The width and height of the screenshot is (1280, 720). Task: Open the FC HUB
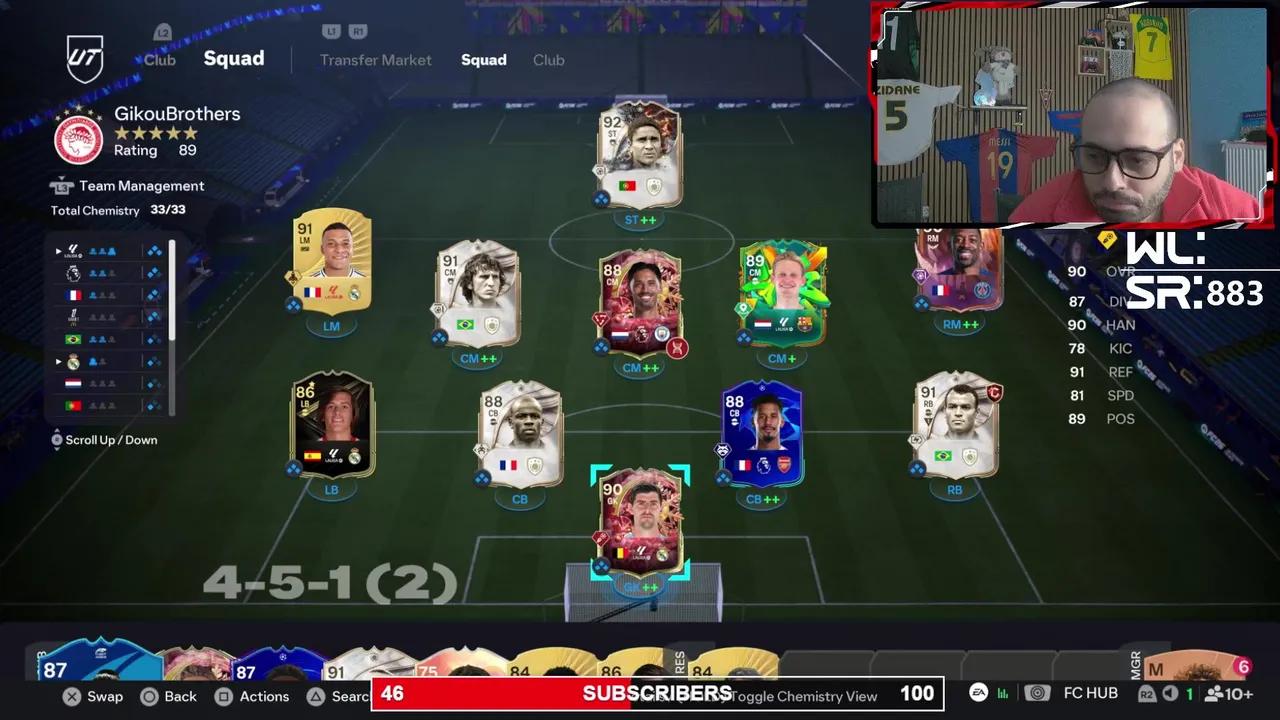[1090, 693]
